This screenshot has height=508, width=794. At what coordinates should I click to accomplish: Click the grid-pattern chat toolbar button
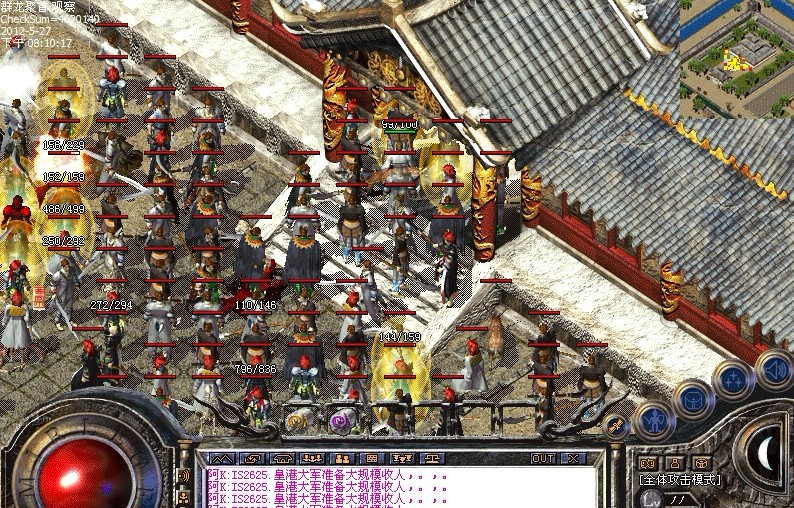pos(370,458)
